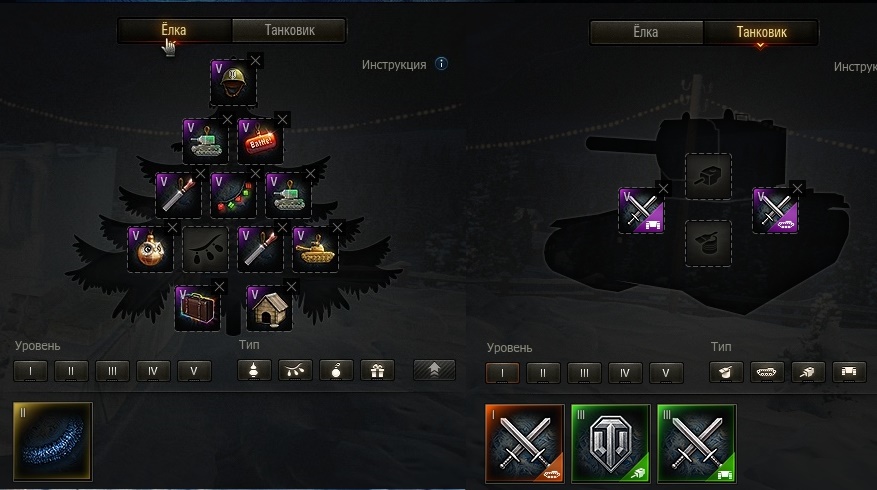Select the suitcase gift slot
This screenshot has height=490, width=877.
click(198, 308)
